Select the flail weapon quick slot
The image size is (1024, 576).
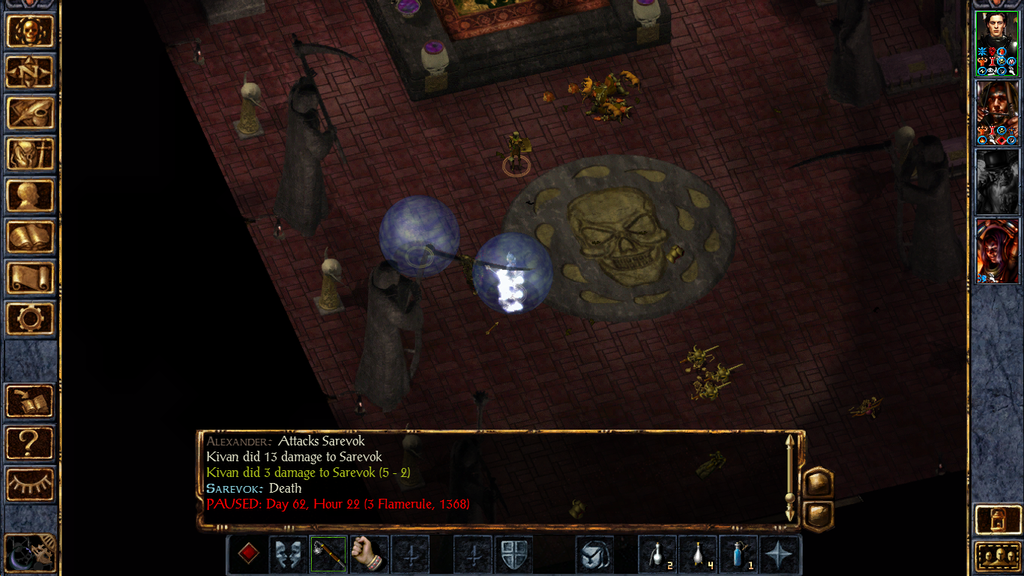pyautogui.click(x=329, y=554)
